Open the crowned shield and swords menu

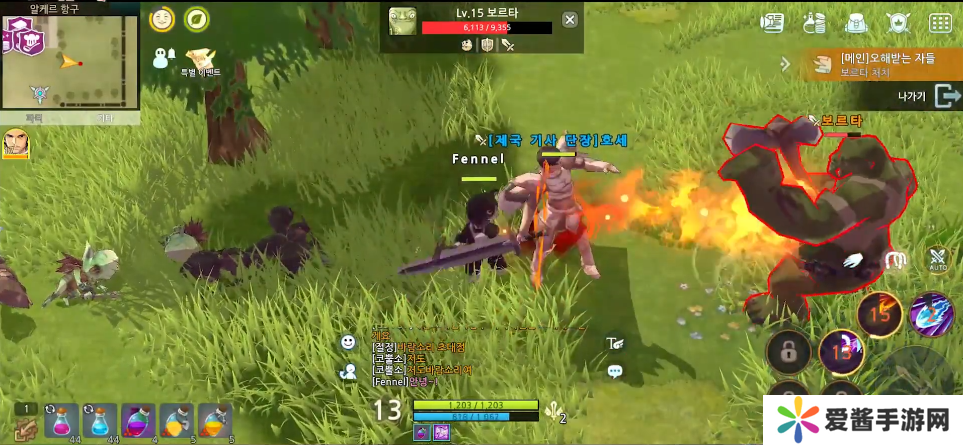pyautogui.click(x=898, y=22)
